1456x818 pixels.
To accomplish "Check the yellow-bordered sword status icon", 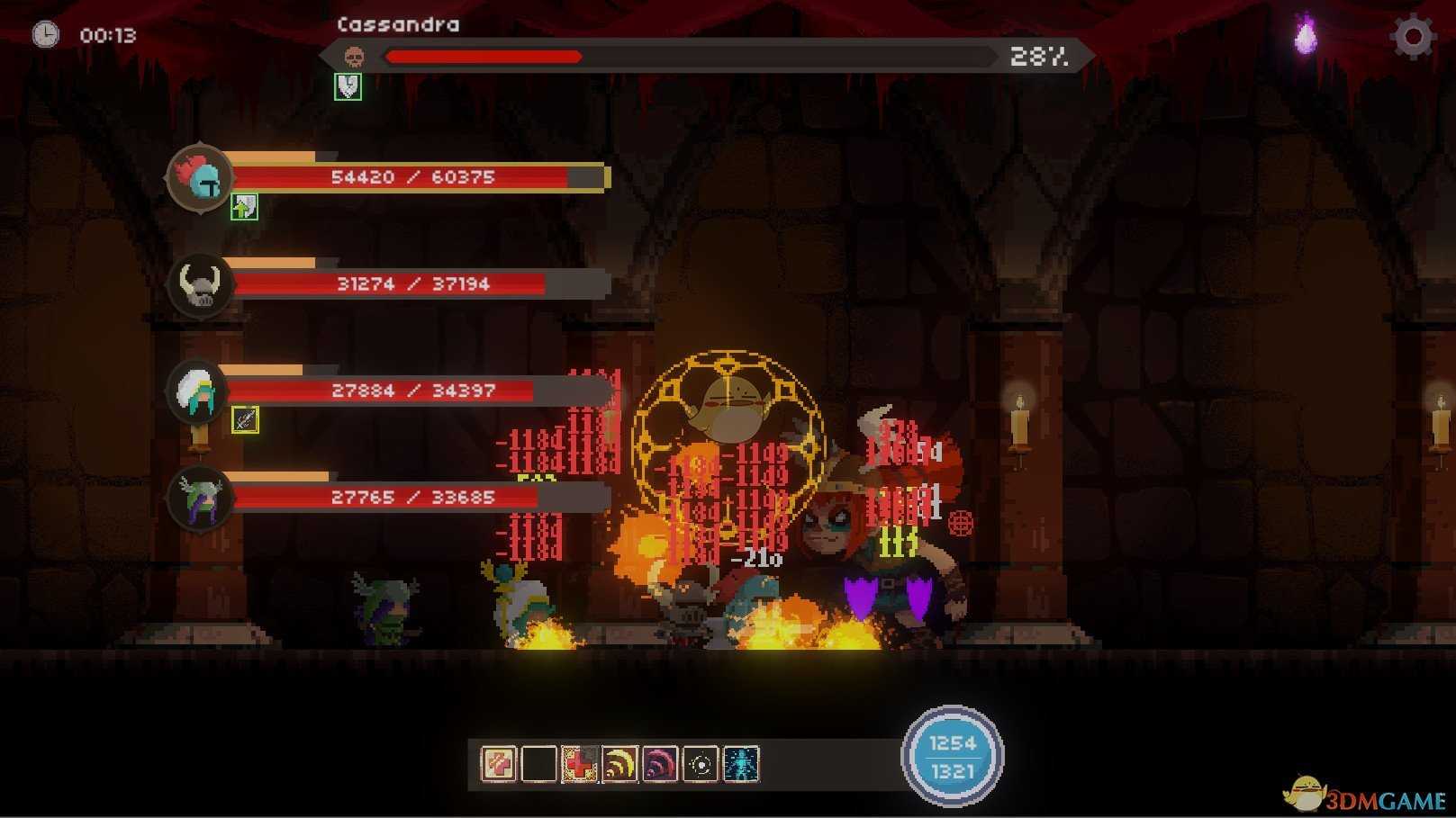I will (x=245, y=419).
